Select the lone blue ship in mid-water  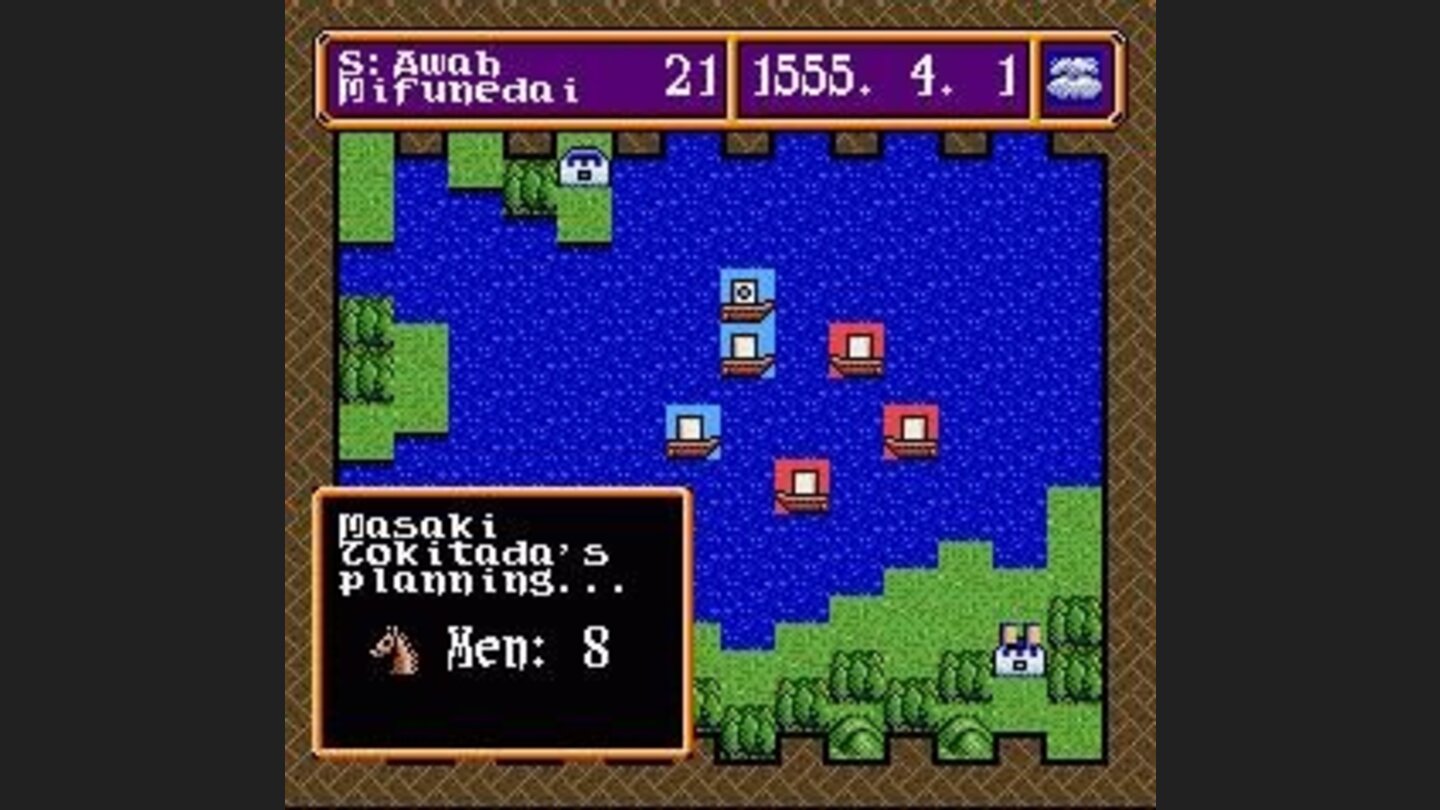tap(692, 432)
